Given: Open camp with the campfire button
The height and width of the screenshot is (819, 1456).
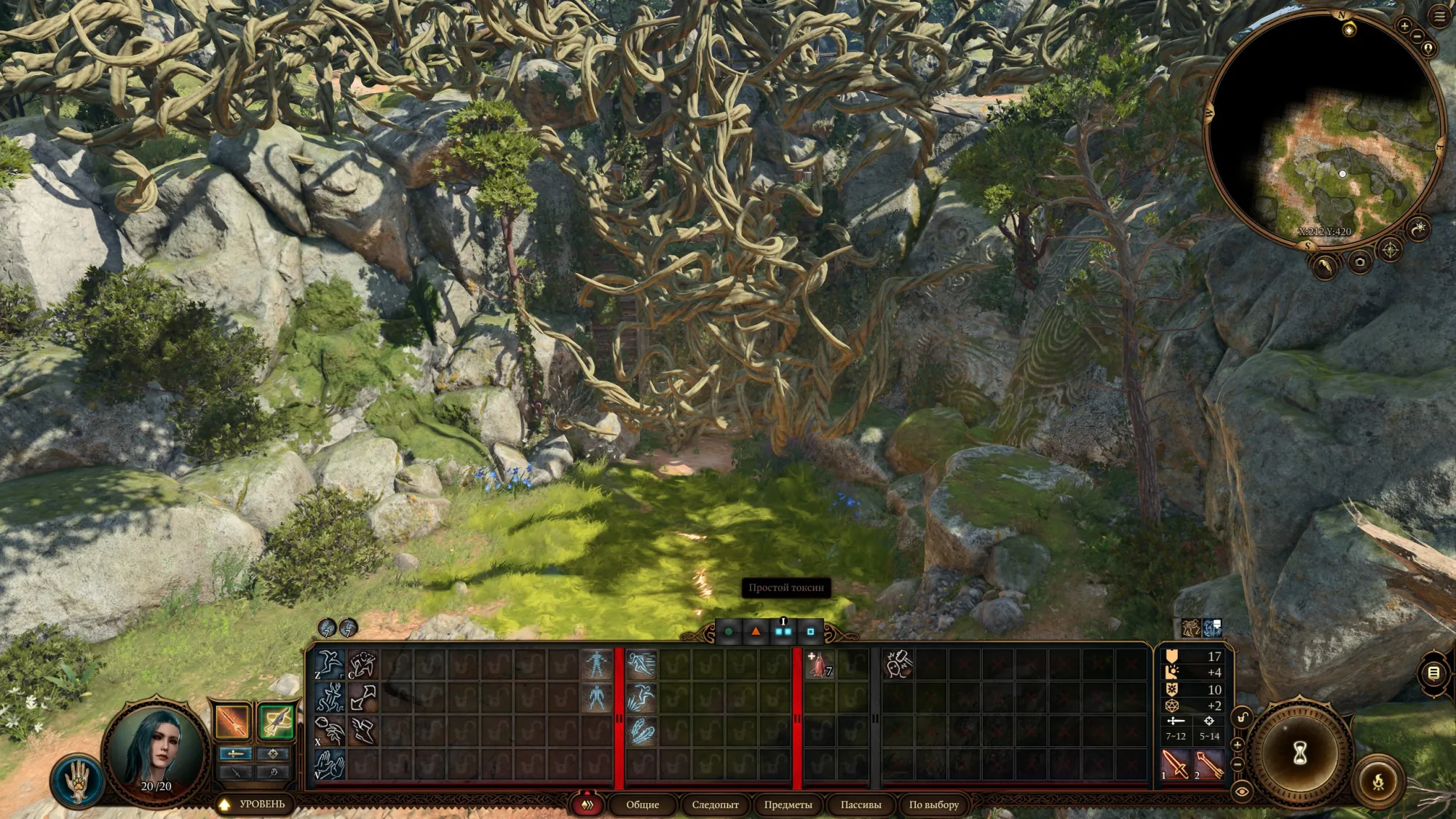Looking at the screenshot, I should coord(1378,783).
